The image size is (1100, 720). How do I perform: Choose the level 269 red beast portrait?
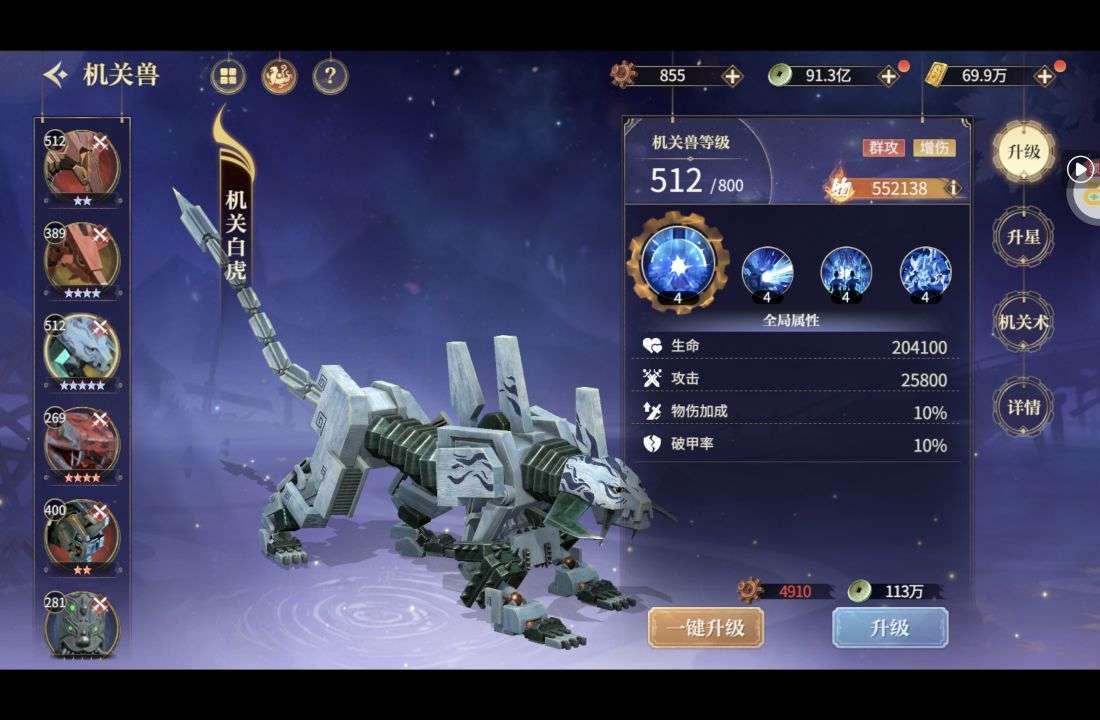[81, 442]
